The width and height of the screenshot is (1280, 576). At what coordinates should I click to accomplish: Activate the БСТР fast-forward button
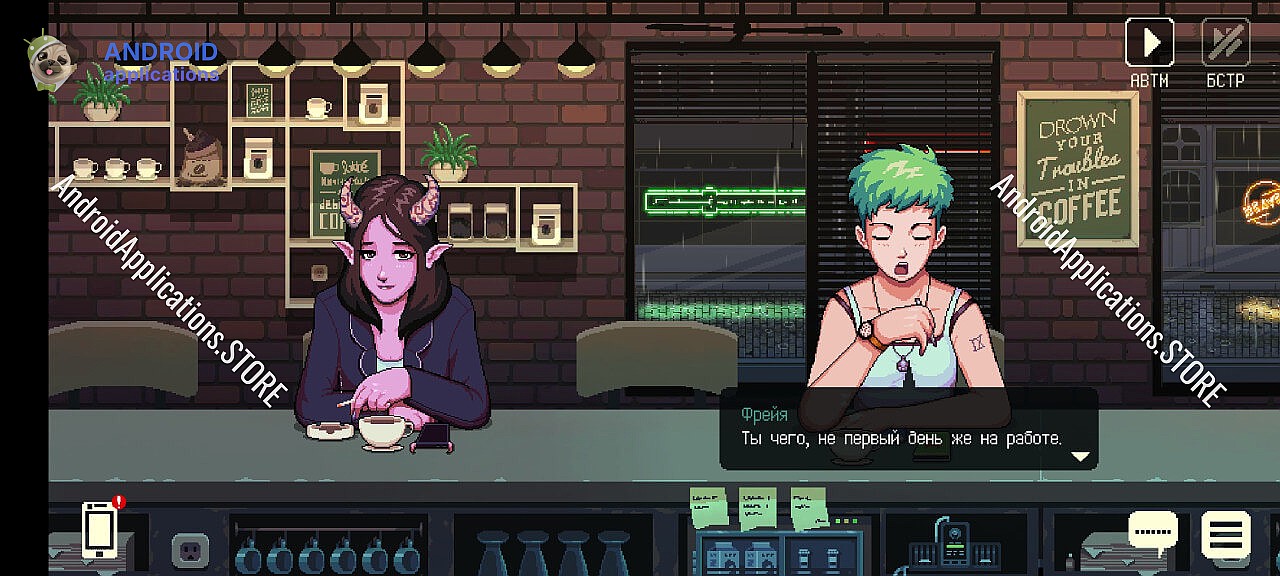1225,43
